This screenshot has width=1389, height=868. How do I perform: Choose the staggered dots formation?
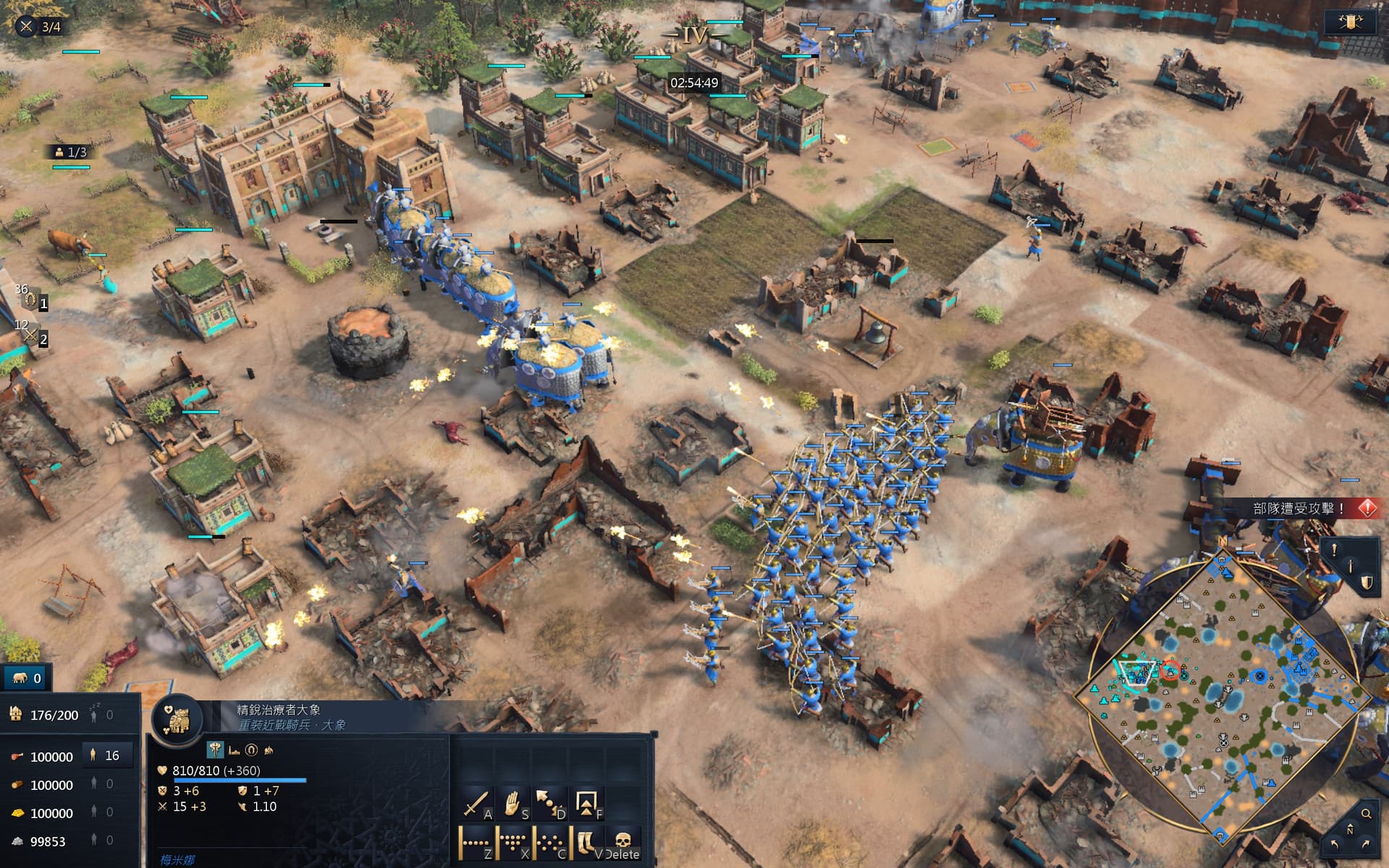pyautogui.click(x=549, y=843)
